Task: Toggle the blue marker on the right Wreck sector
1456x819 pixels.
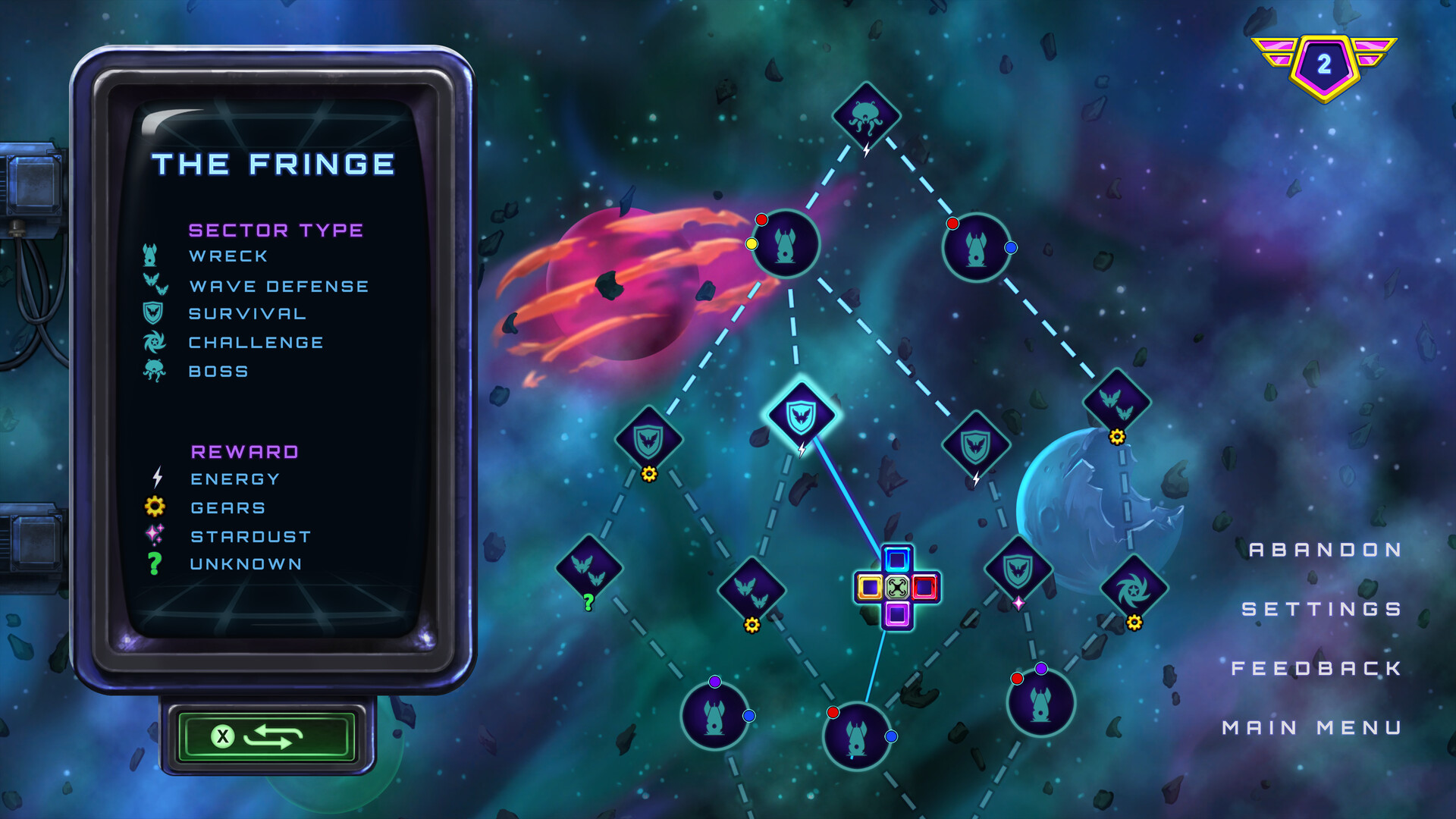Action: point(1009,246)
